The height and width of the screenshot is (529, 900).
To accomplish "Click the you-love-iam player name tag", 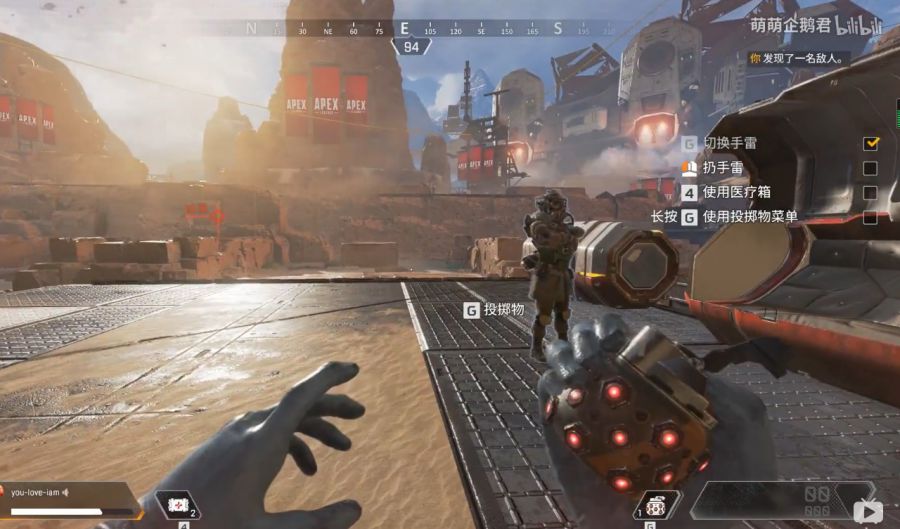I will point(36,492).
